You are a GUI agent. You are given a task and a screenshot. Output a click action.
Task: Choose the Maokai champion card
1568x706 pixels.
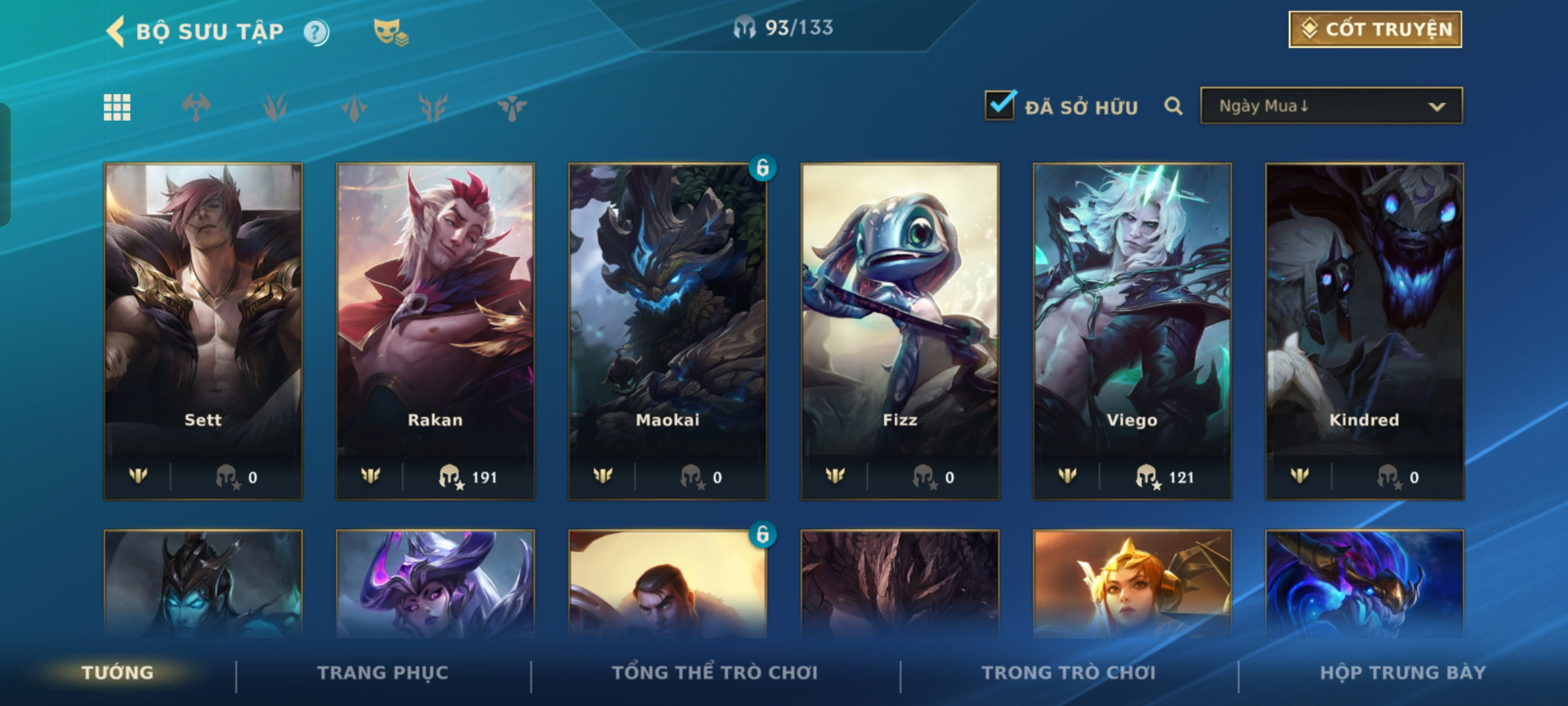coord(668,331)
